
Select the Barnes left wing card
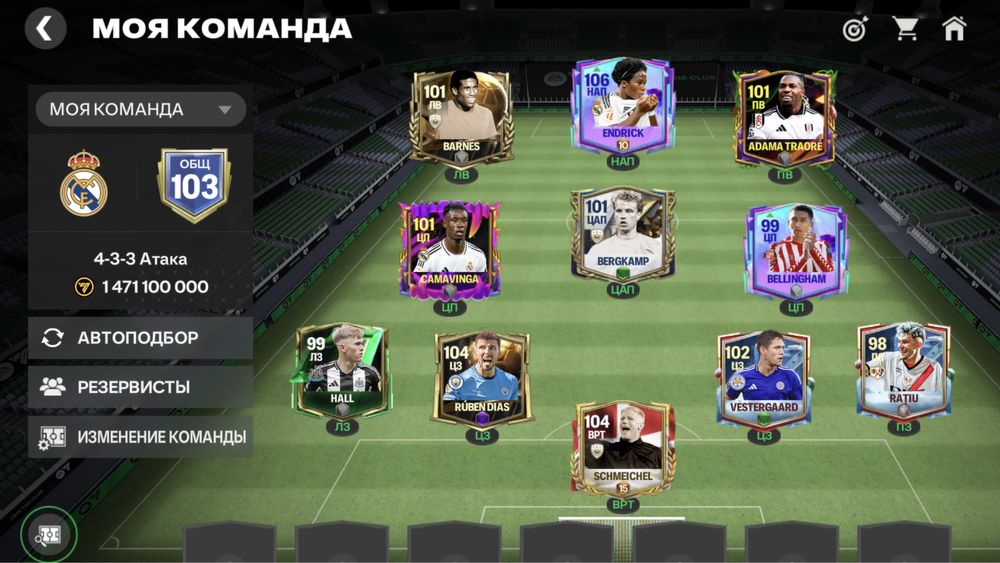pyautogui.click(x=461, y=115)
